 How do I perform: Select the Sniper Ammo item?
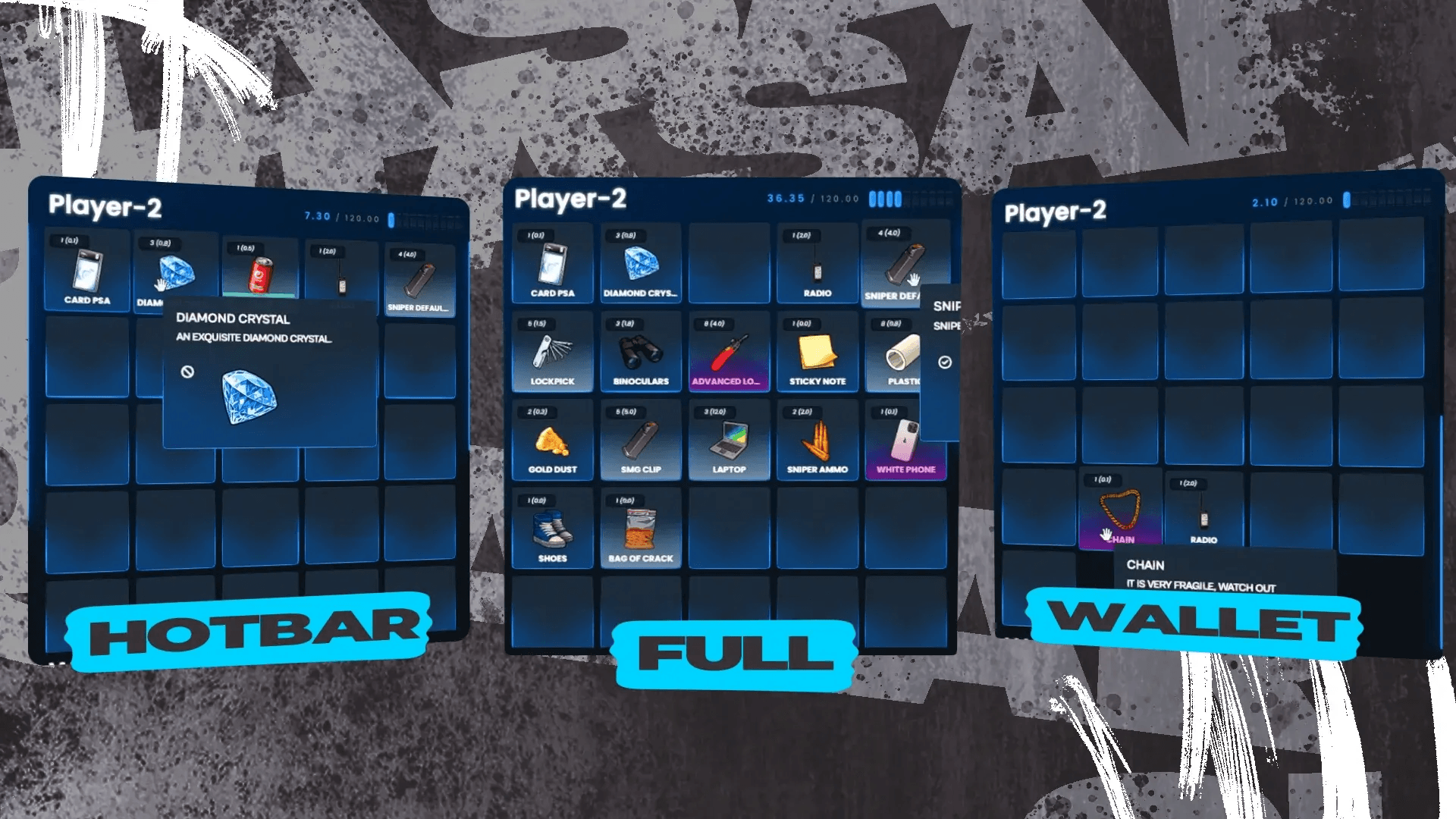817,438
